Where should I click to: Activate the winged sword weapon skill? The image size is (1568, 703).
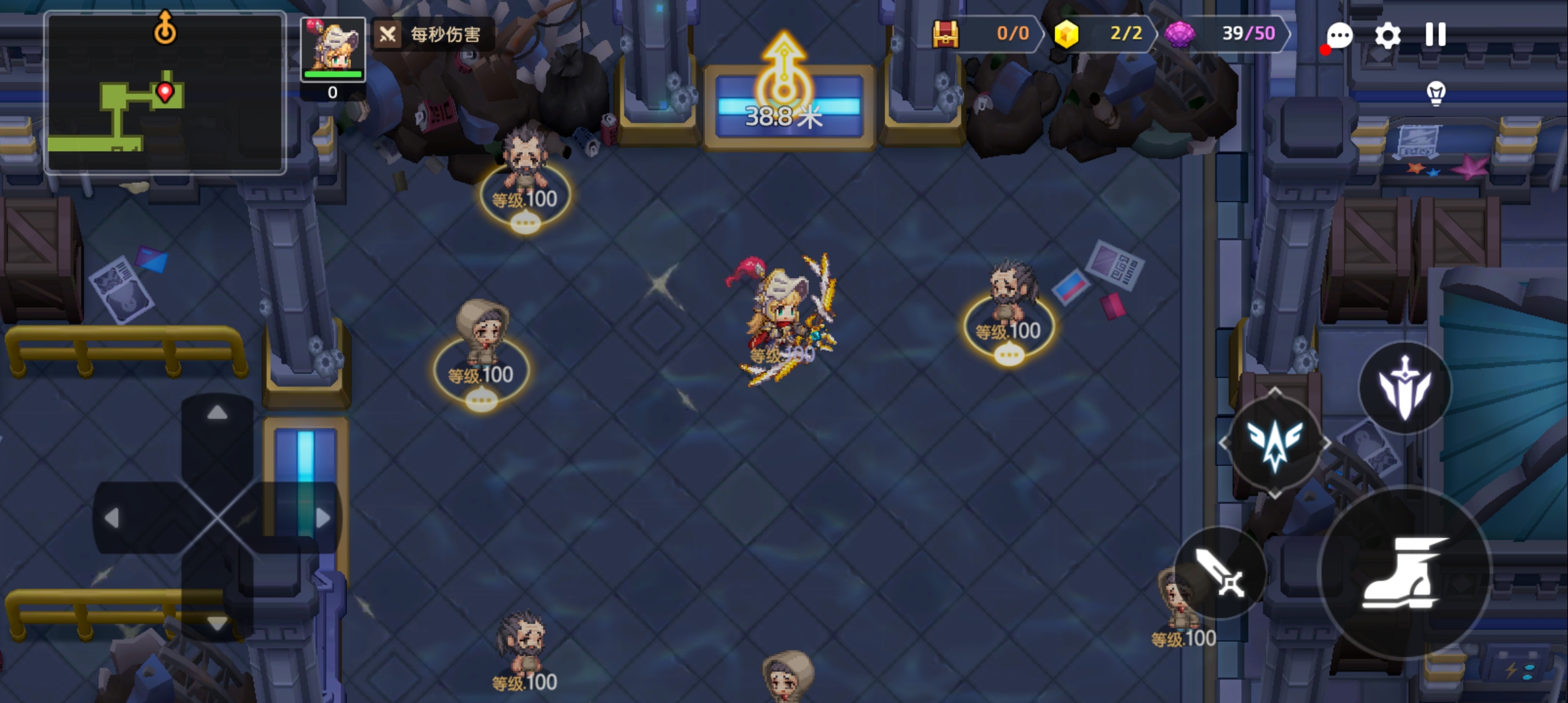pyautogui.click(x=1405, y=389)
